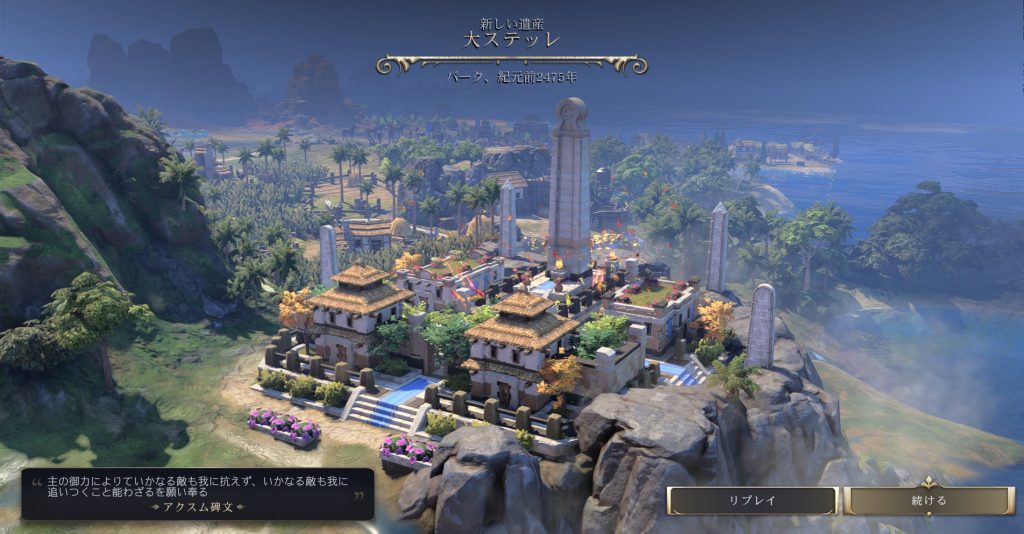
Task: Replay the wonder cinematic with リプレイ
Action: tap(752, 500)
